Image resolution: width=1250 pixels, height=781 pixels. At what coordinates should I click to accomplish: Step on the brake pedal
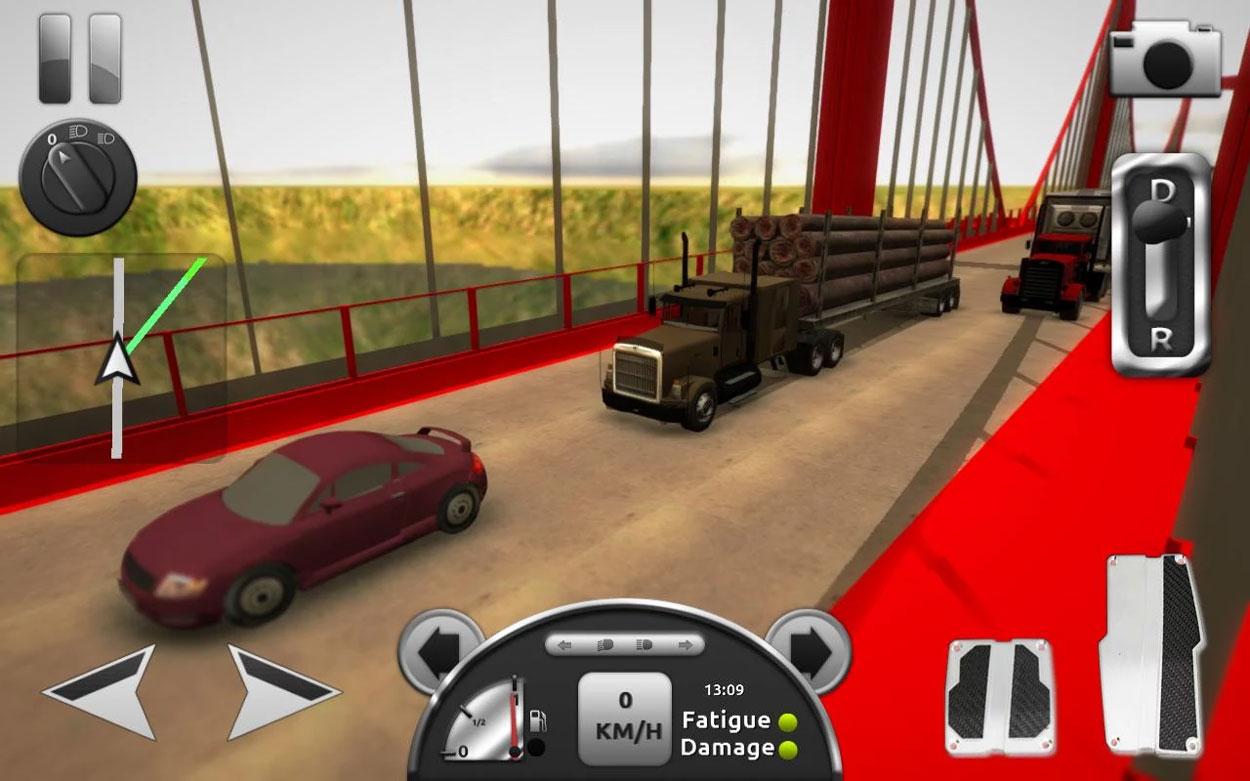(x=998, y=695)
